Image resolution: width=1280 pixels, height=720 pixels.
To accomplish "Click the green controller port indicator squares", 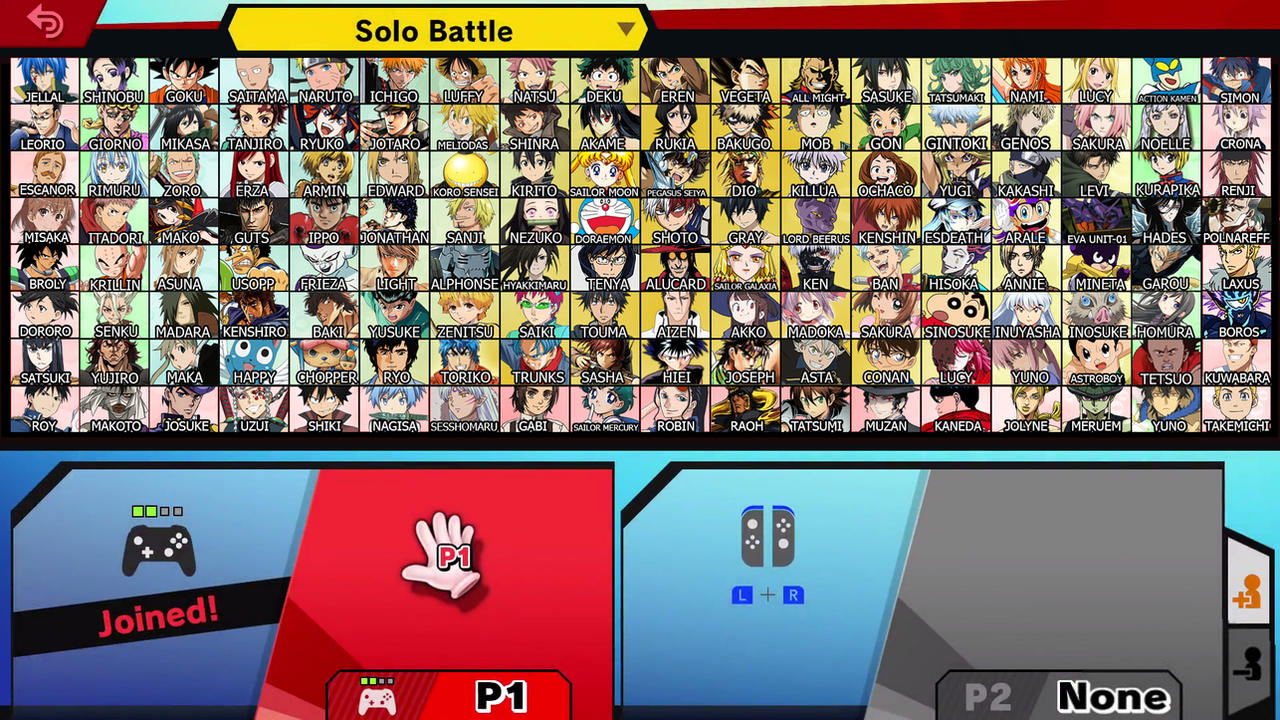I will click(155, 511).
